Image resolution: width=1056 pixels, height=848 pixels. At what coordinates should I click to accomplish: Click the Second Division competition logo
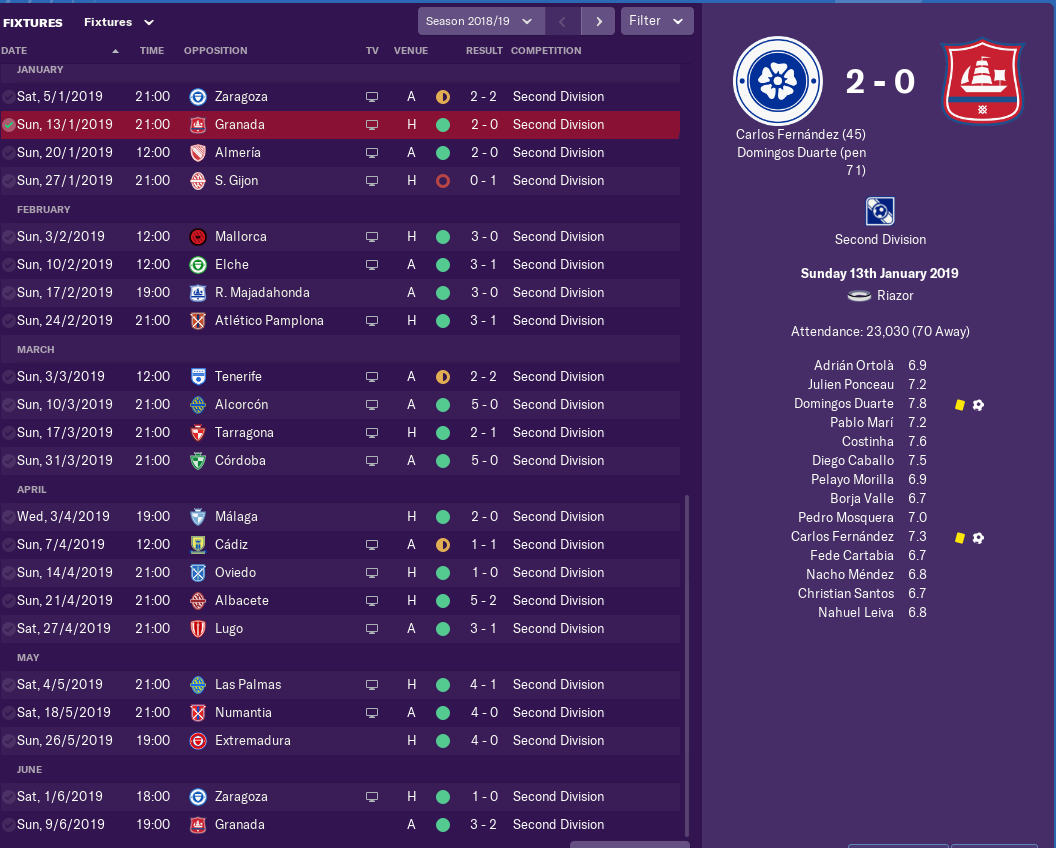pos(880,212)
